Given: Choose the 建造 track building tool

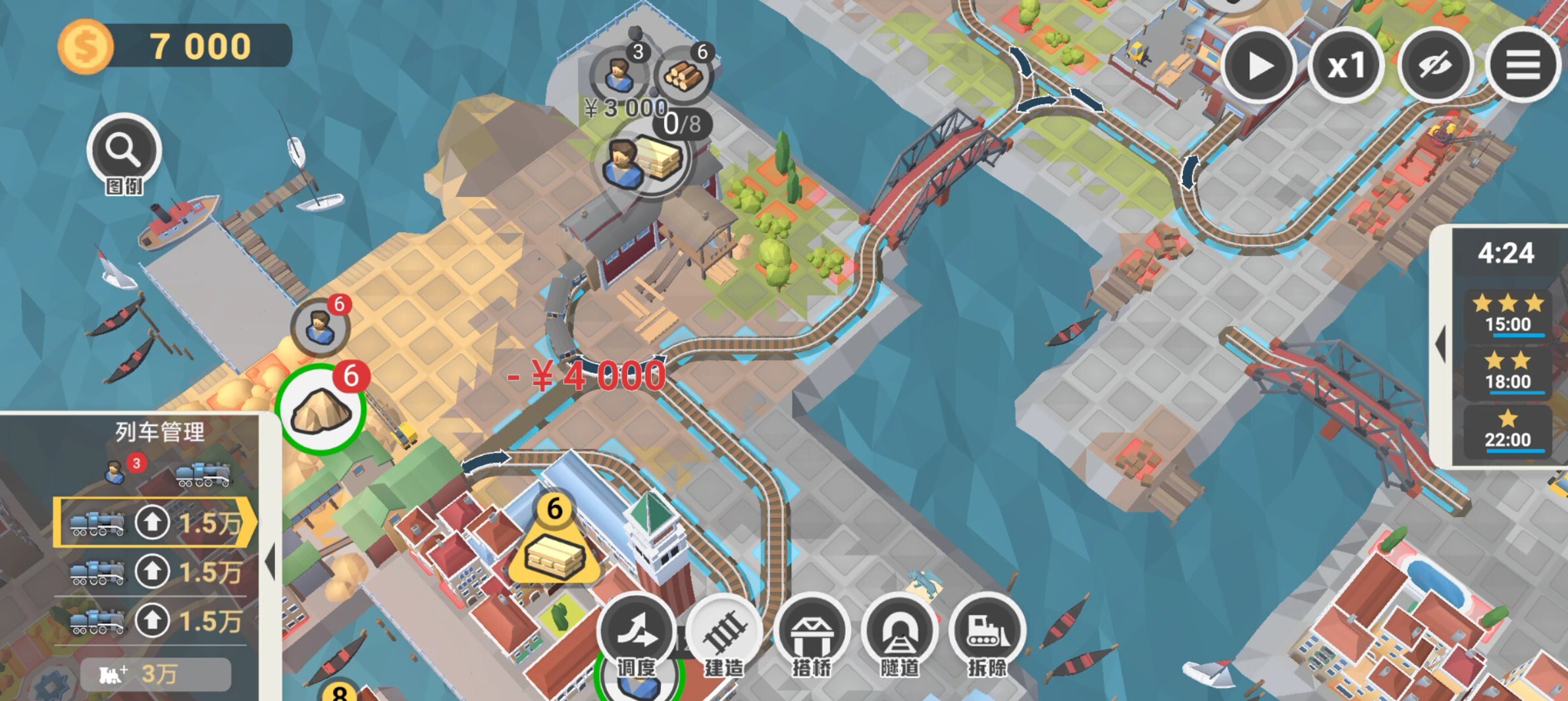Looking at the screenshot, I should 724,635.
